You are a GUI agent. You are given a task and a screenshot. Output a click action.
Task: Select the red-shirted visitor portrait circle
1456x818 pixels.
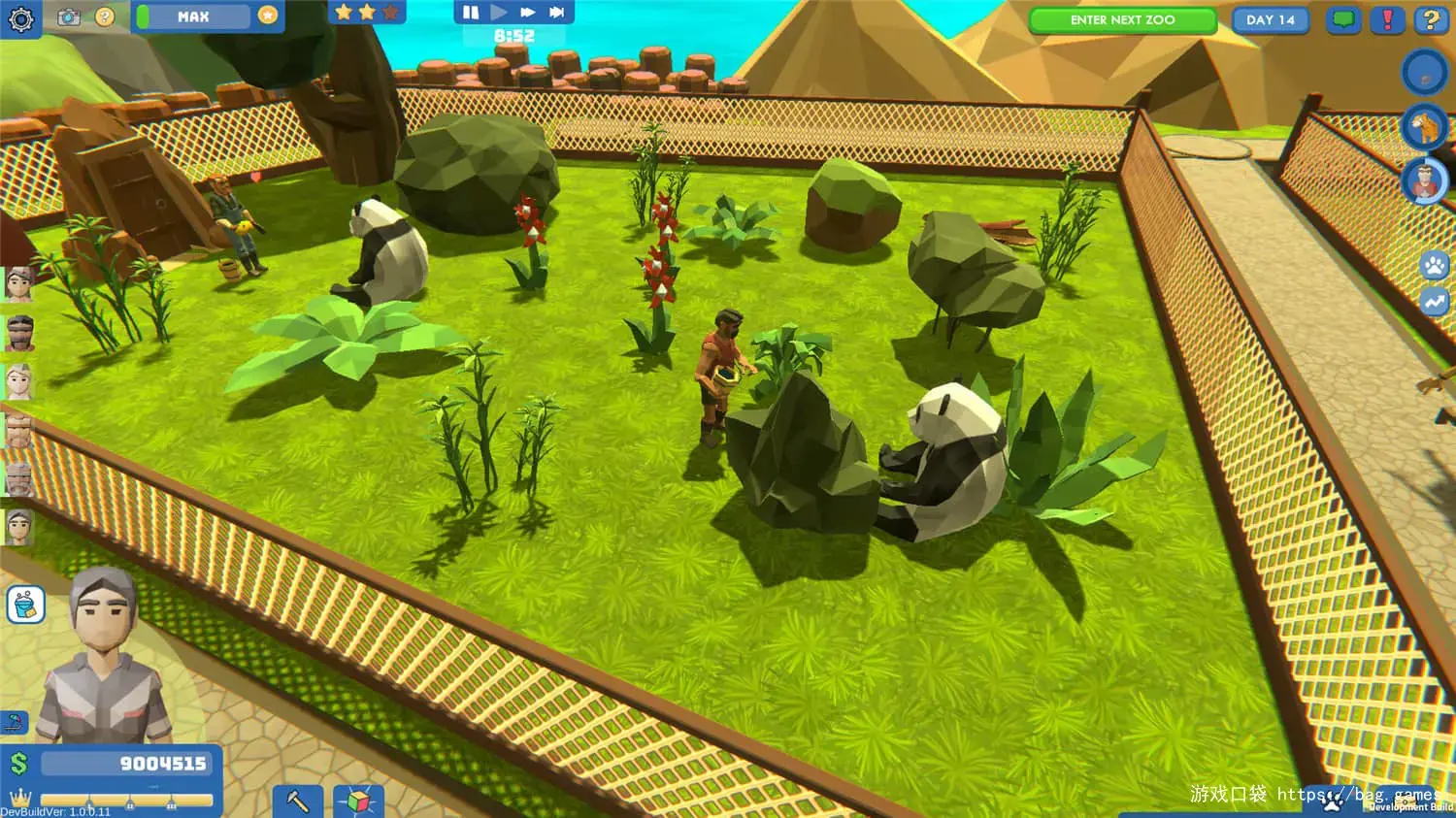1424,181
